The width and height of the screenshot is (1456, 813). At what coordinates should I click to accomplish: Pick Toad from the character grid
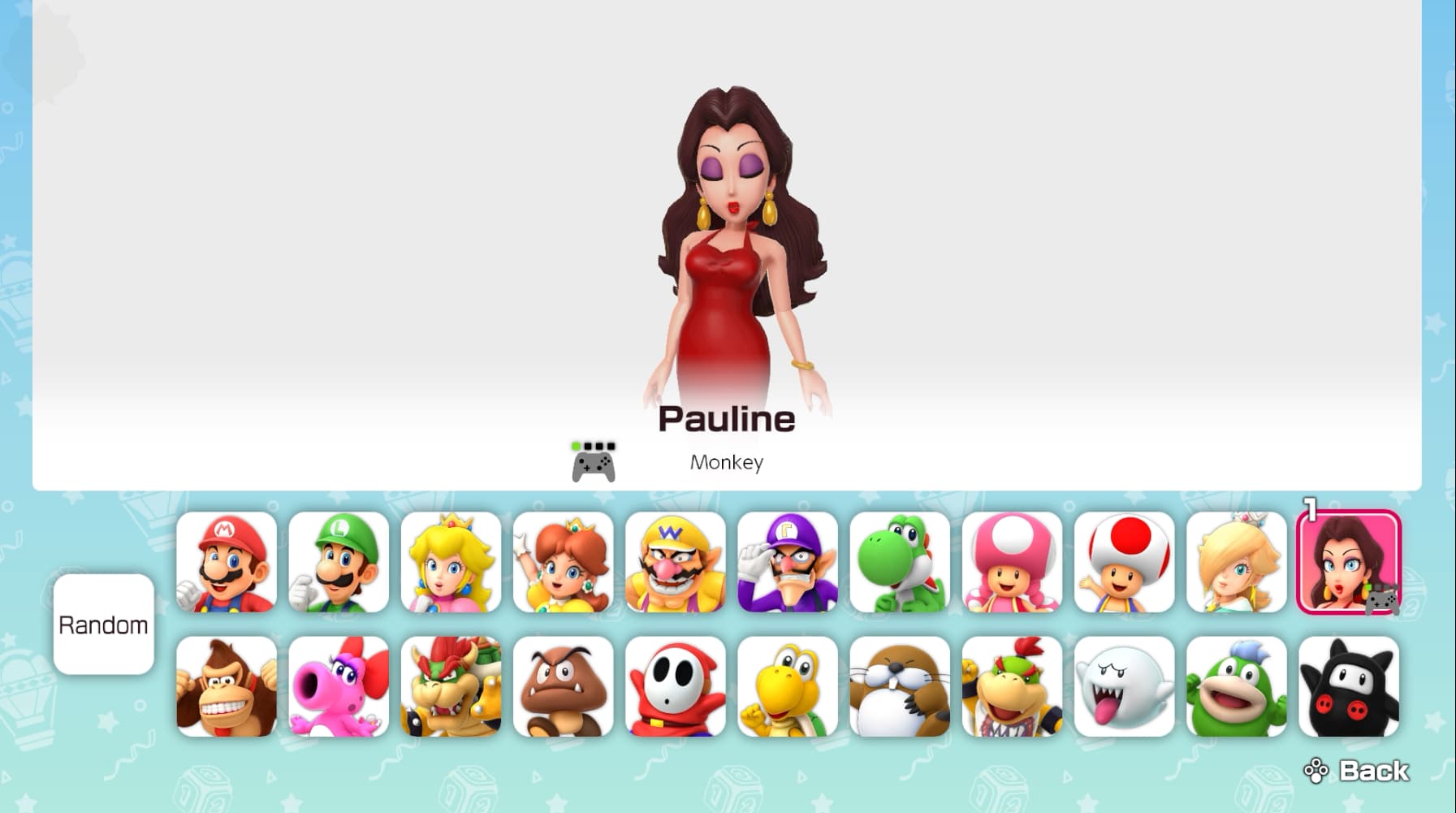click(x=1125, y=561)
